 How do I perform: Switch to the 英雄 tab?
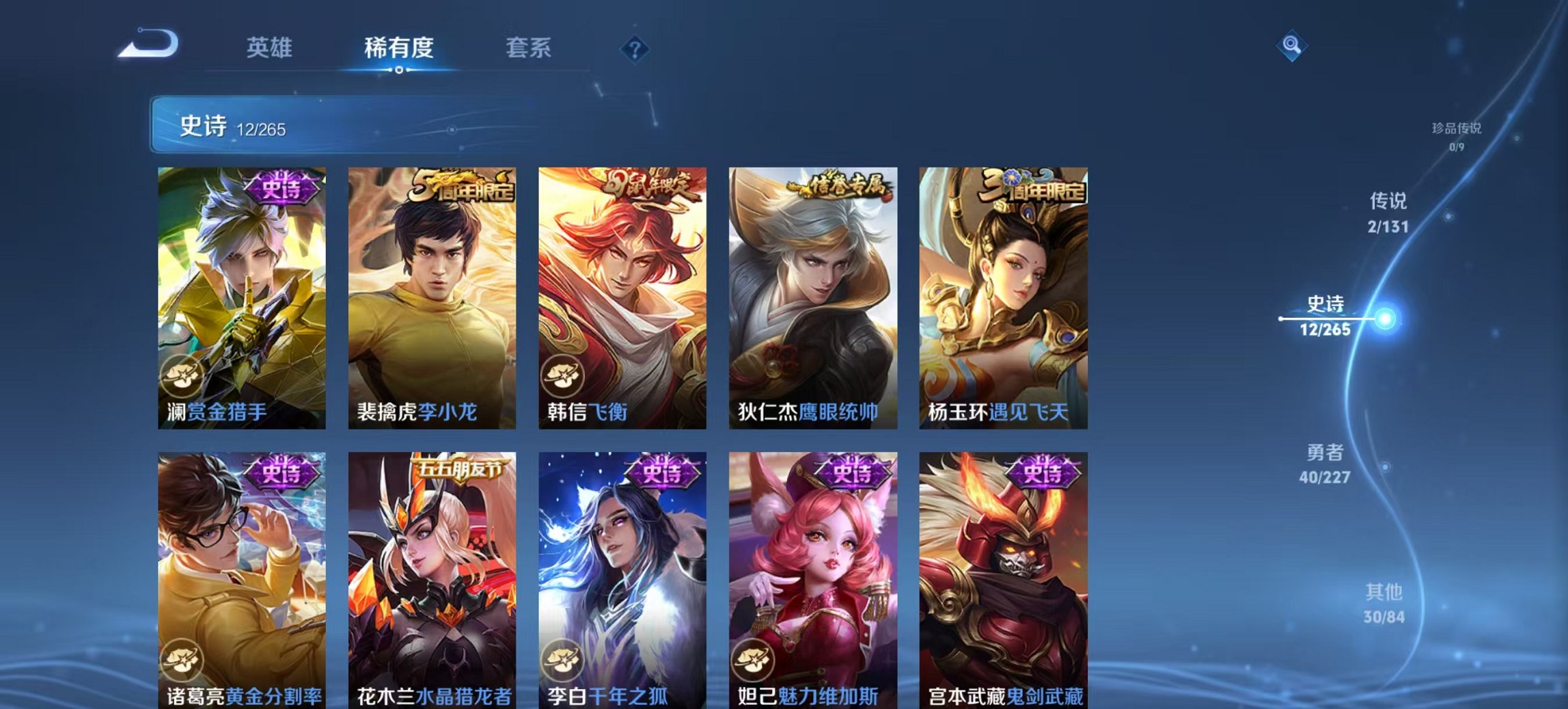pyautogui.click(x=271, y=48)
